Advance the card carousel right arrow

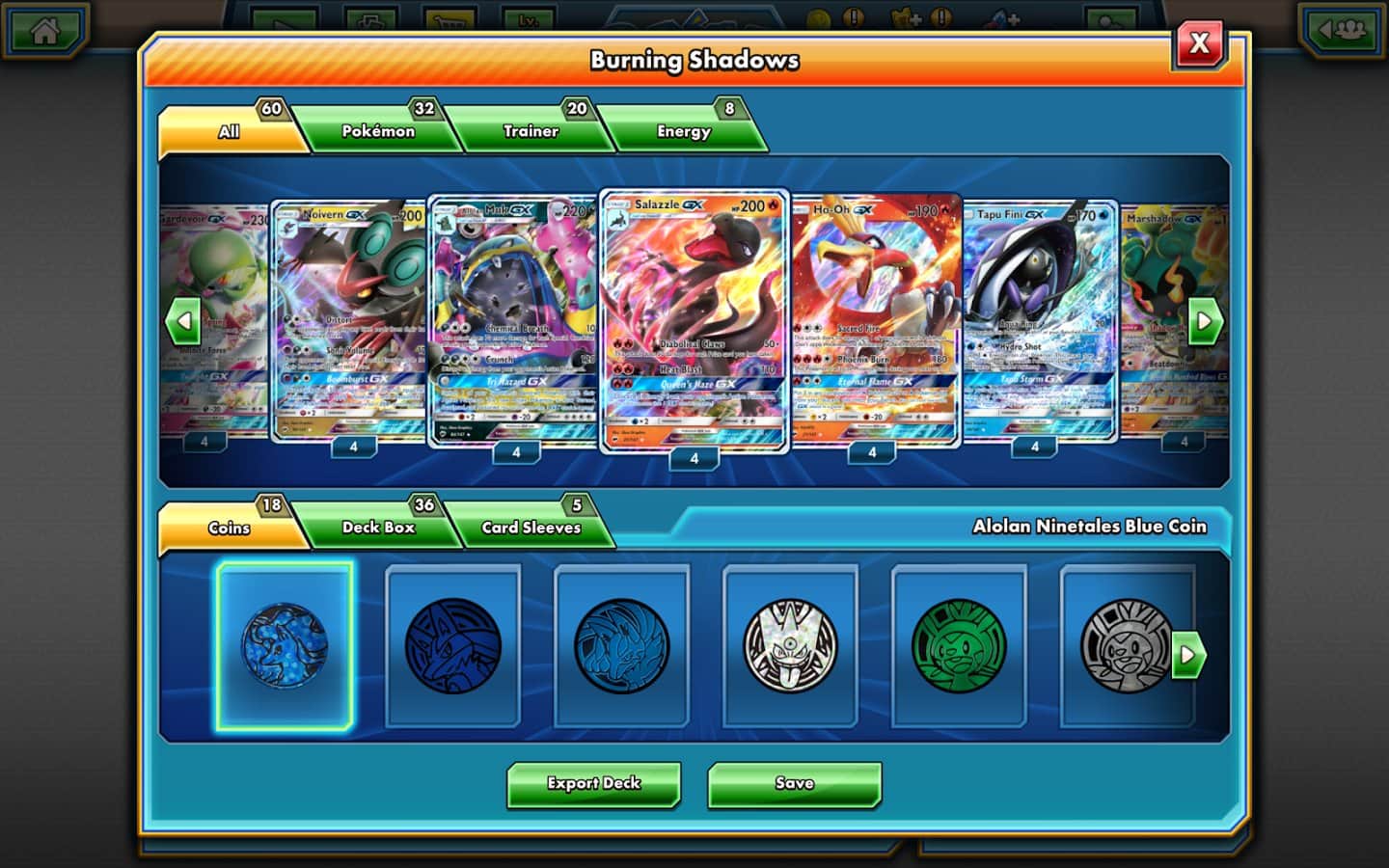point(1205,322)
